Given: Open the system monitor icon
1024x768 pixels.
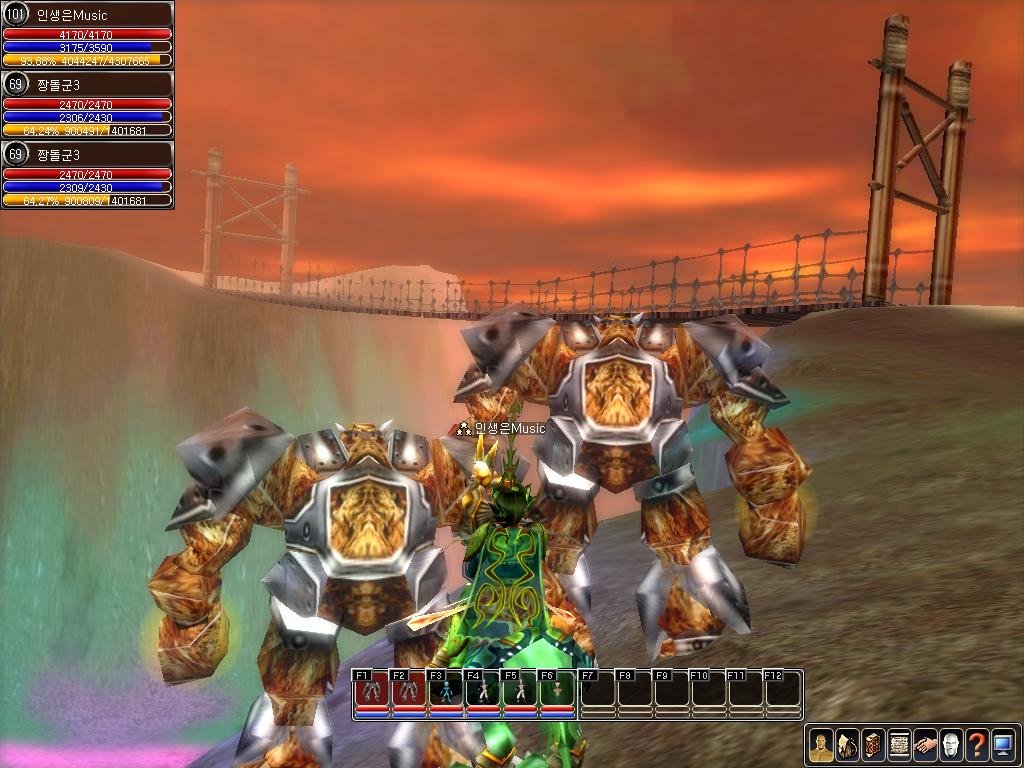Looking at the screenshot, I should (x=1003, y=745).
